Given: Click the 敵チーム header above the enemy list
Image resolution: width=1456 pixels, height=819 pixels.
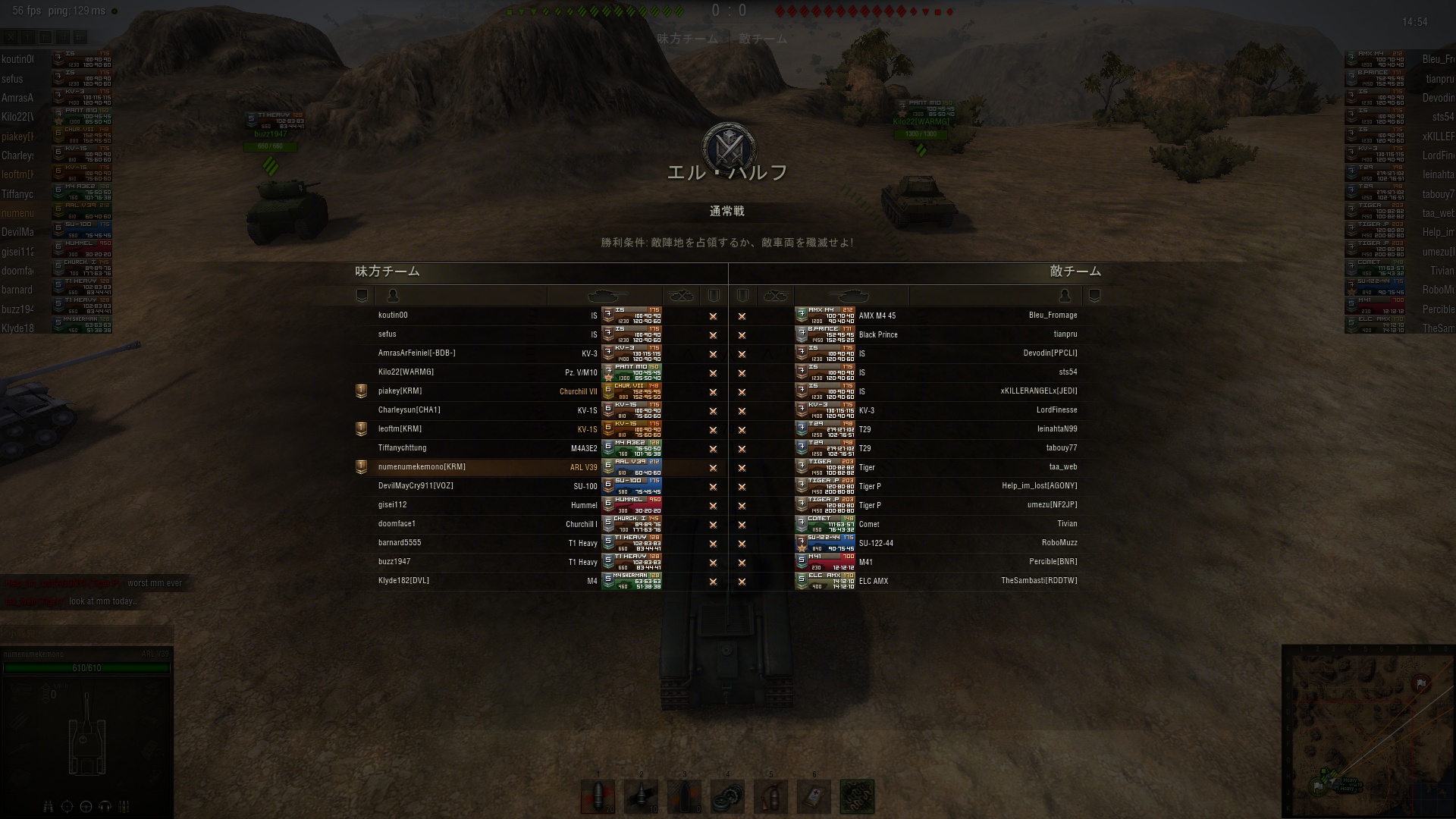Looking at the screenshot, I should pos(1075,271).
